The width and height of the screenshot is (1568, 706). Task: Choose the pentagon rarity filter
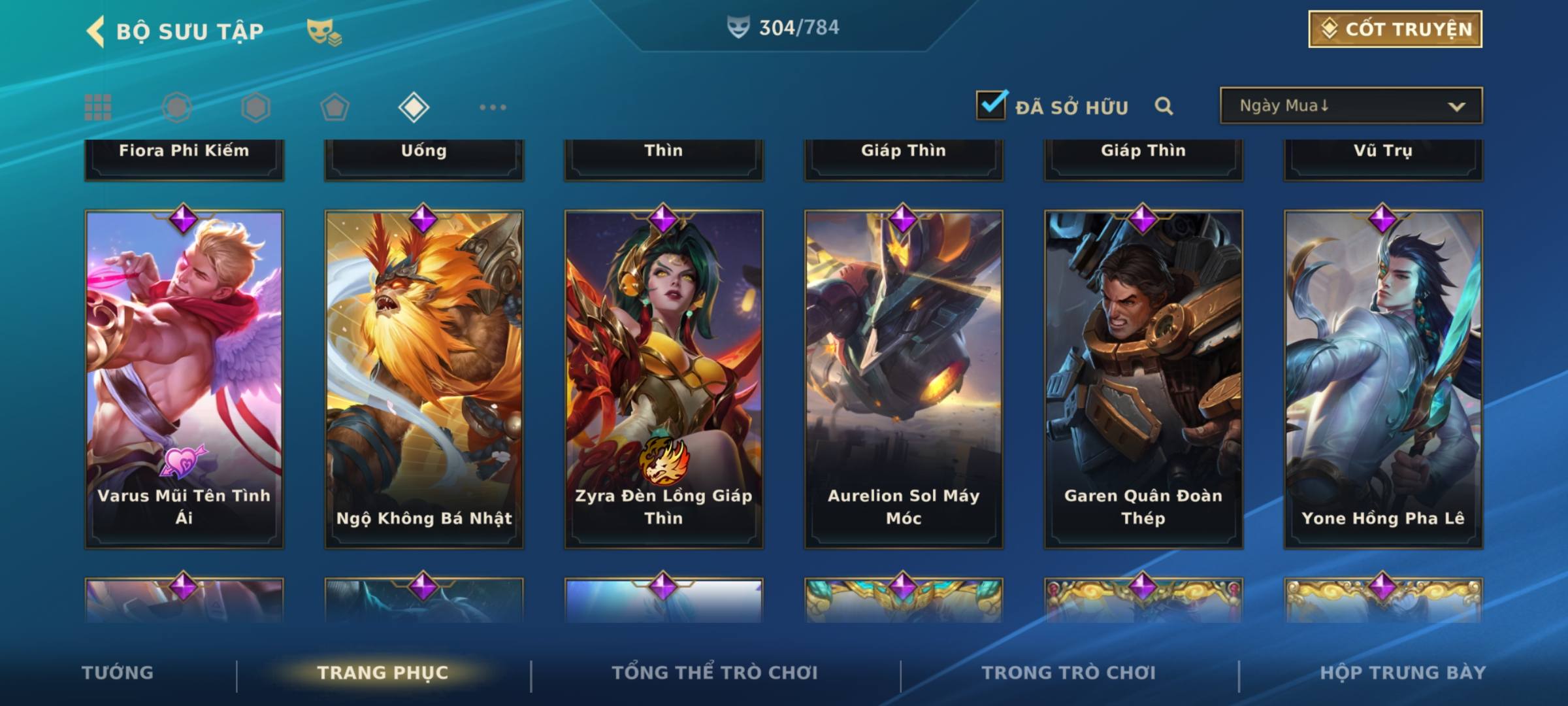point(335,107)
